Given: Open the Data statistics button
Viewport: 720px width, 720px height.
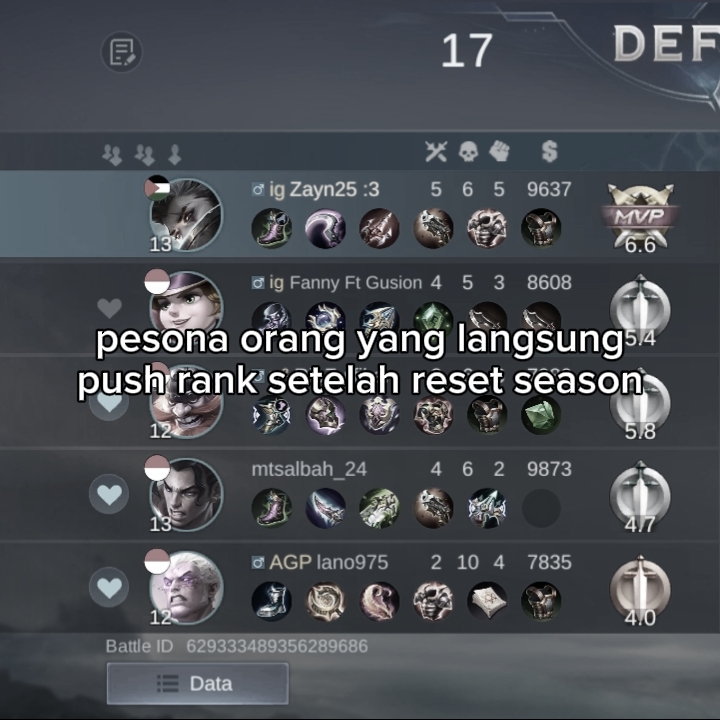Looking at the screenshot, I should click(x=197, y=684).
